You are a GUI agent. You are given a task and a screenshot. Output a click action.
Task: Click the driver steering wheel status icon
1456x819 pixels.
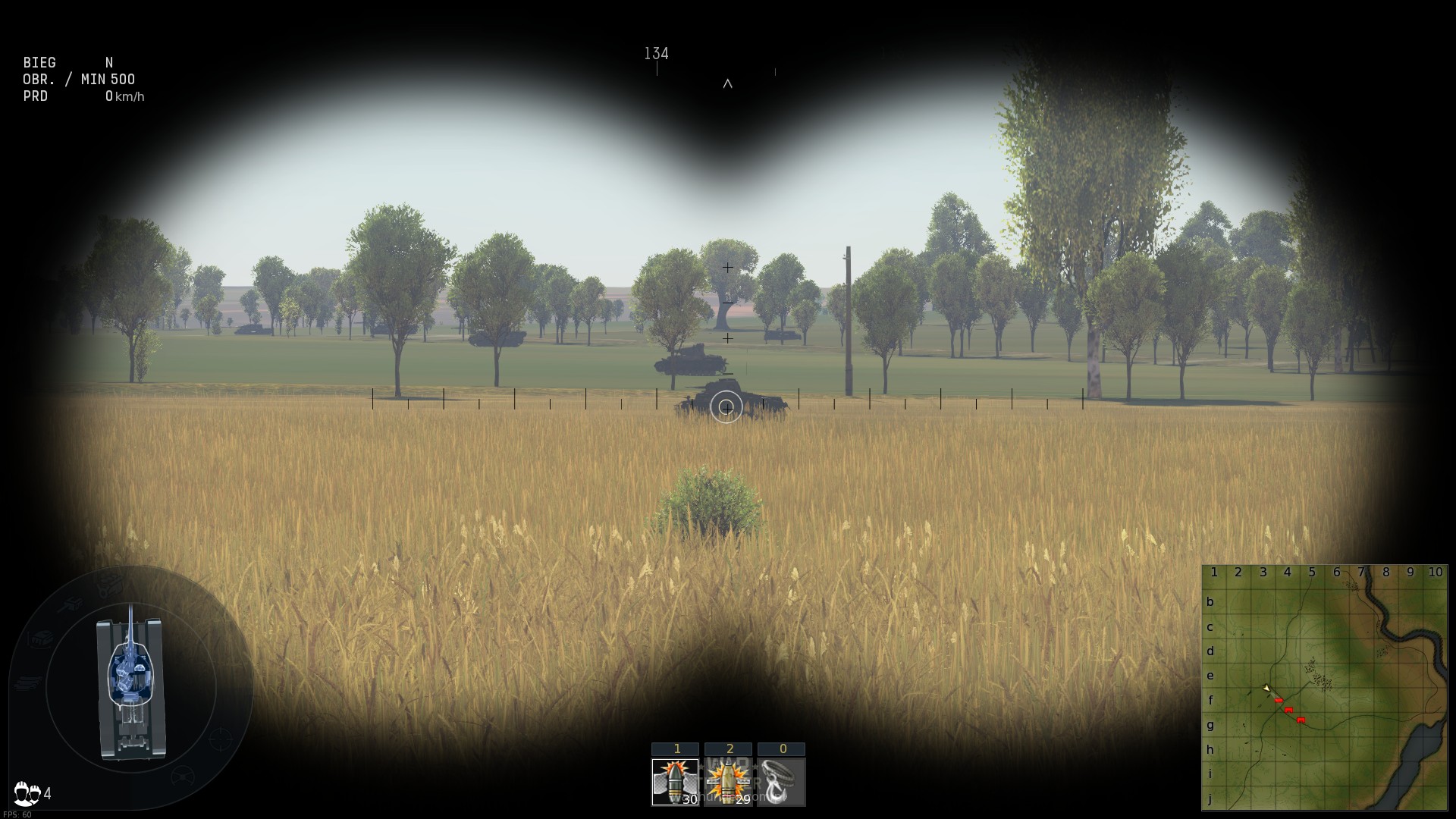click(183, 775)
